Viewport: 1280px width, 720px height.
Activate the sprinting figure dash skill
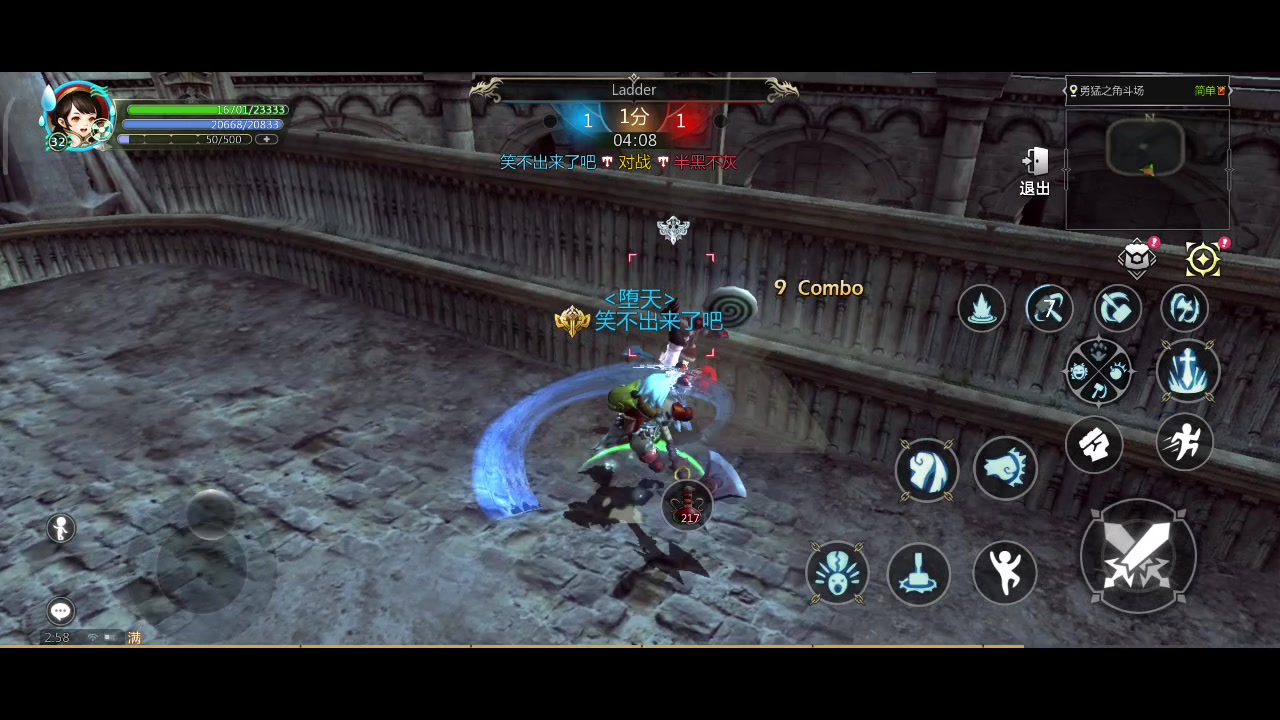coord(1185,442)
